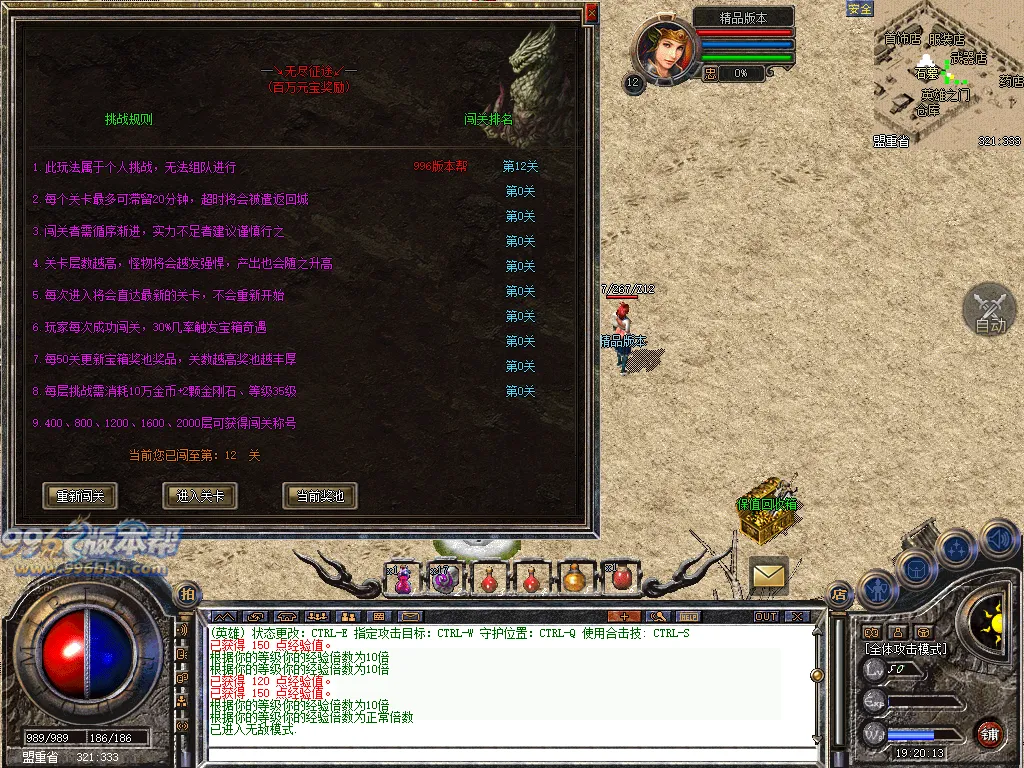Close the chat with its X button
The image size is (1024, 768).
click(x=797, y=616)
